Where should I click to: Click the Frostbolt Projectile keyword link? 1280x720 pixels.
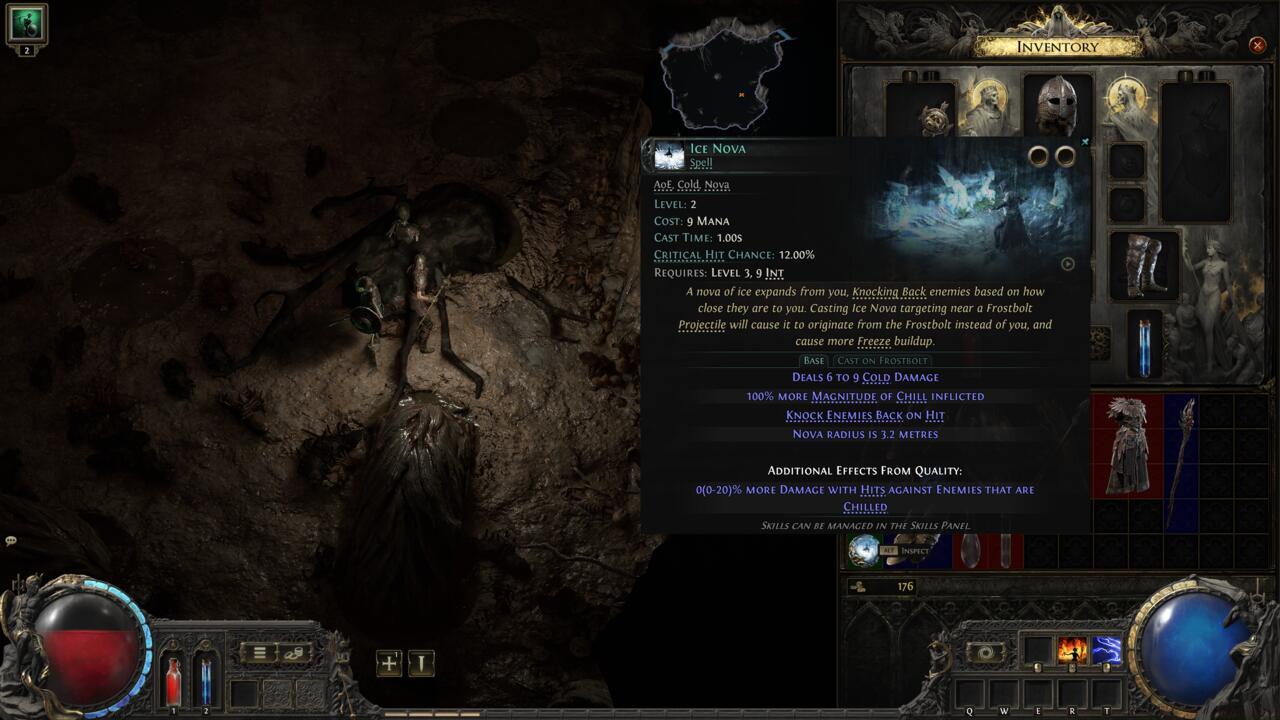700,325
